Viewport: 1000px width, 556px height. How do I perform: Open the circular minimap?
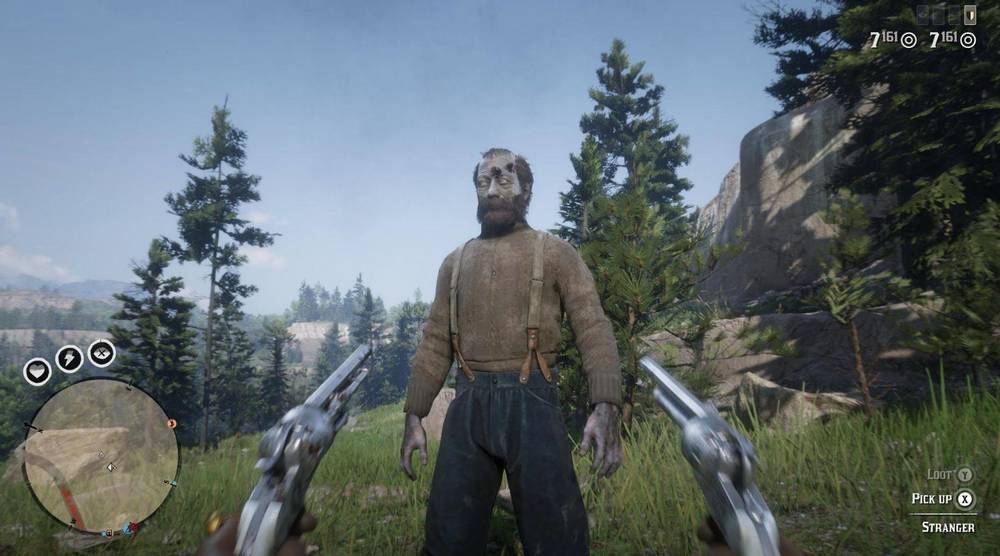tap(100, 456)
